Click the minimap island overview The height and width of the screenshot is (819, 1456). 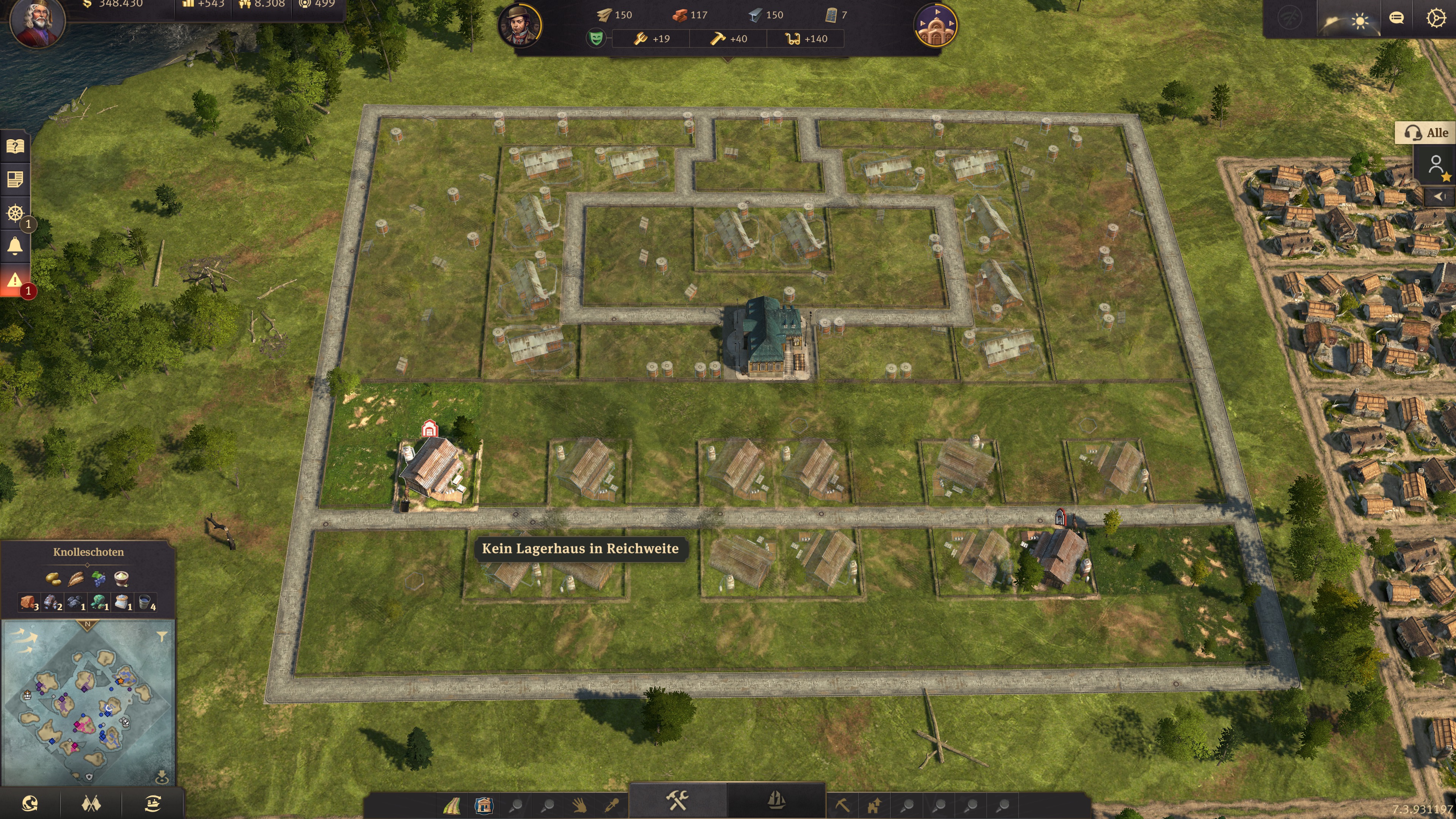coord(88,701)
